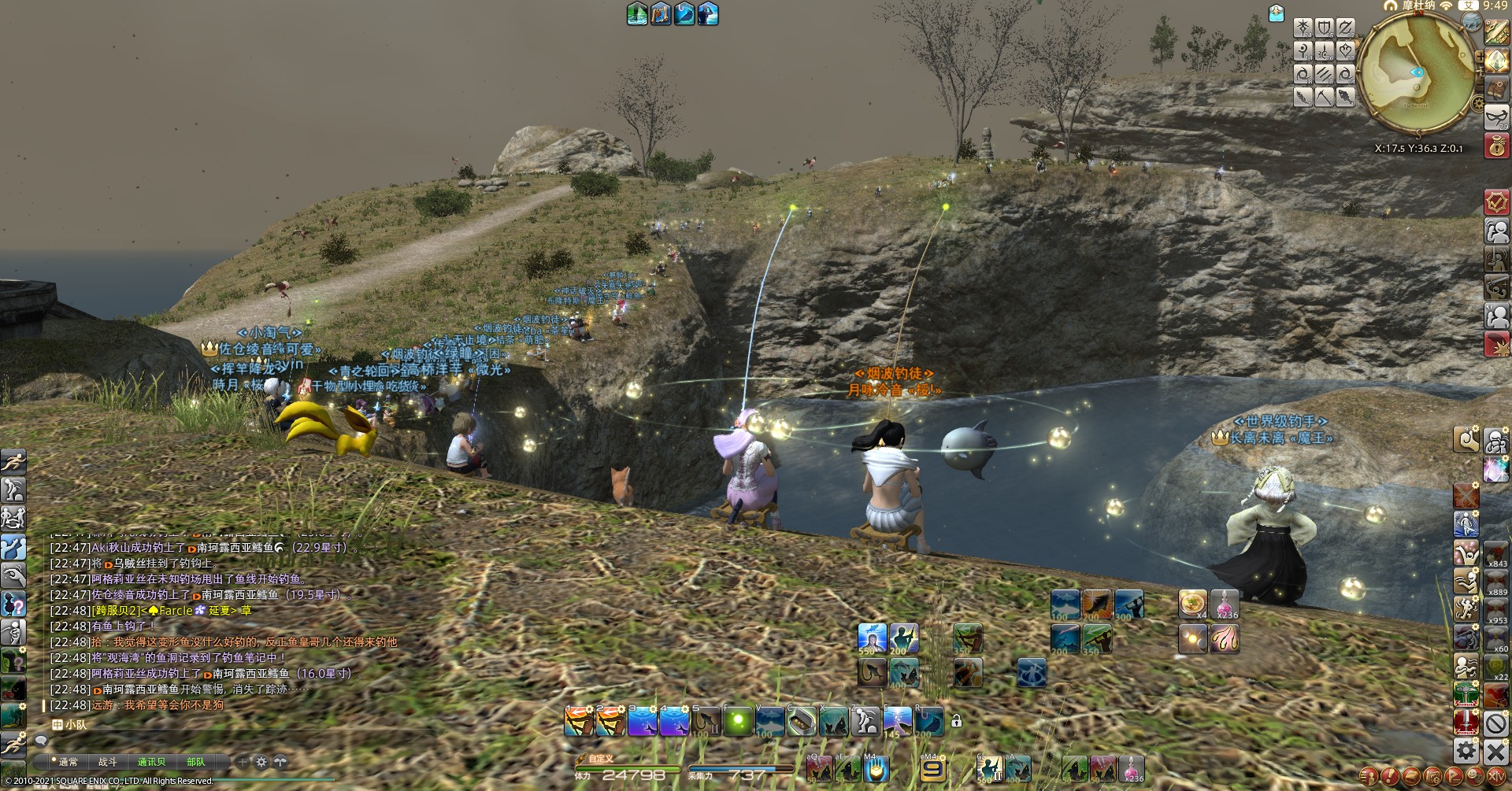
Task: Open chat log settings gear
Action: click(x=261, y=762)
